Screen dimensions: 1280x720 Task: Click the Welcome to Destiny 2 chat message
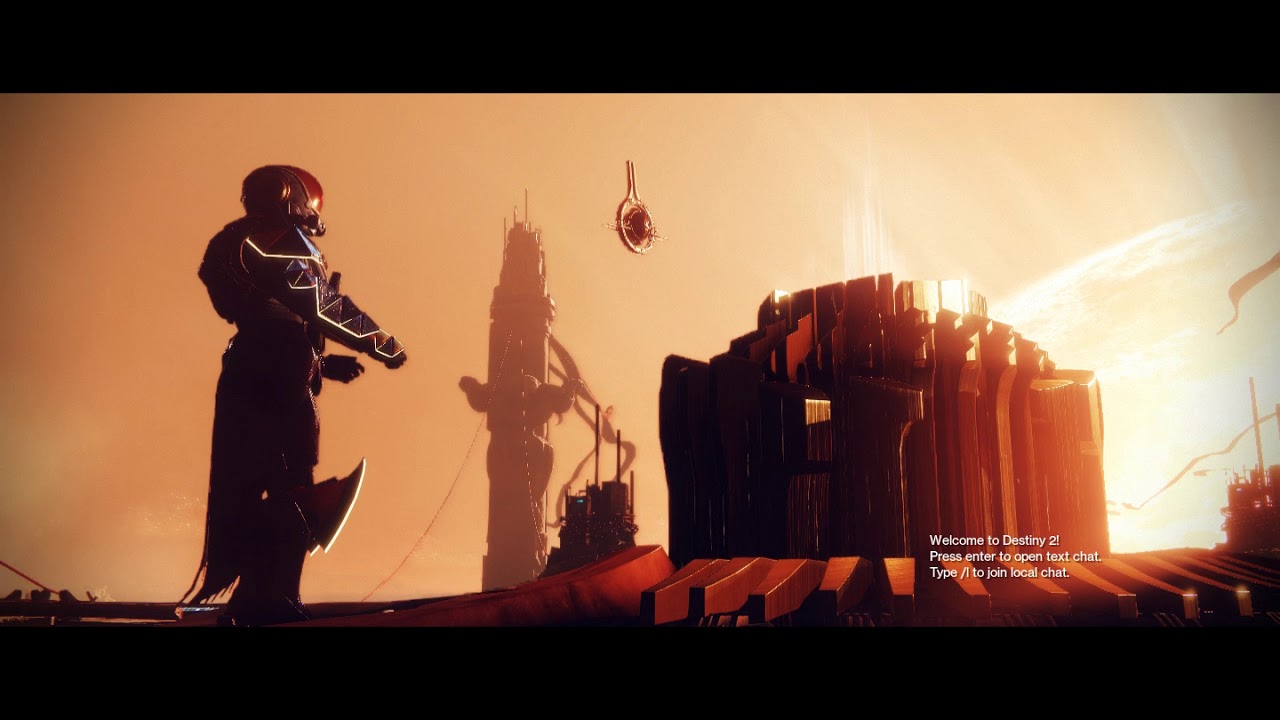point(993,541)
